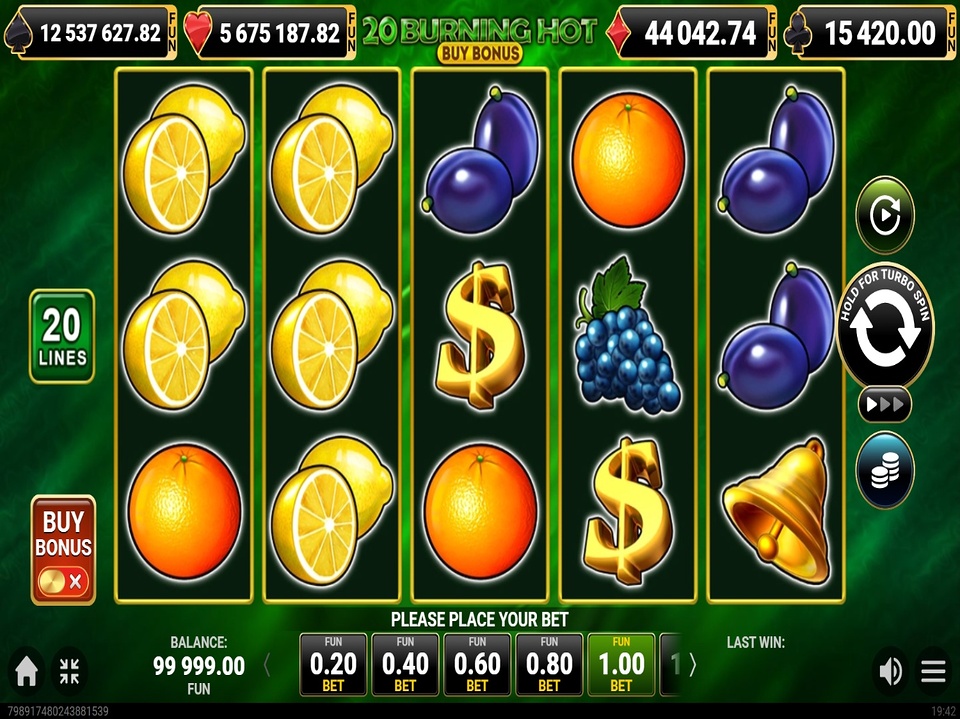Select the 1.00 bet
The height and width of the screenshot is (719, 960).
pyautogui.click(x=621, y=664)
